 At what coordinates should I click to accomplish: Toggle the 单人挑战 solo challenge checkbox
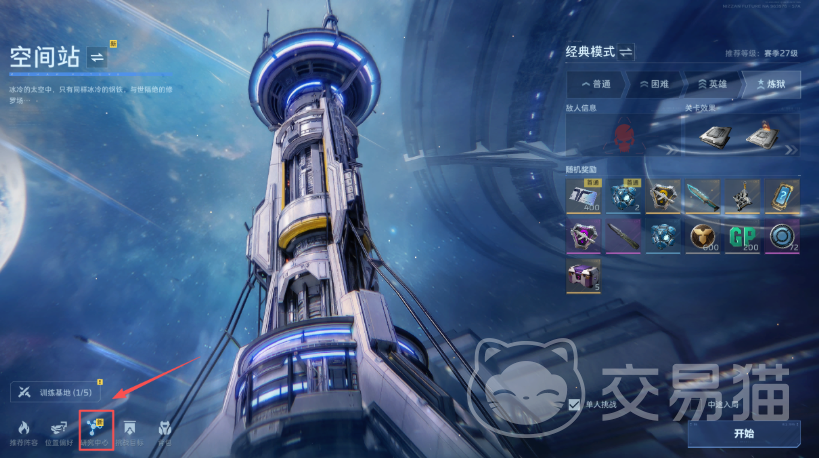pos(574,404)
